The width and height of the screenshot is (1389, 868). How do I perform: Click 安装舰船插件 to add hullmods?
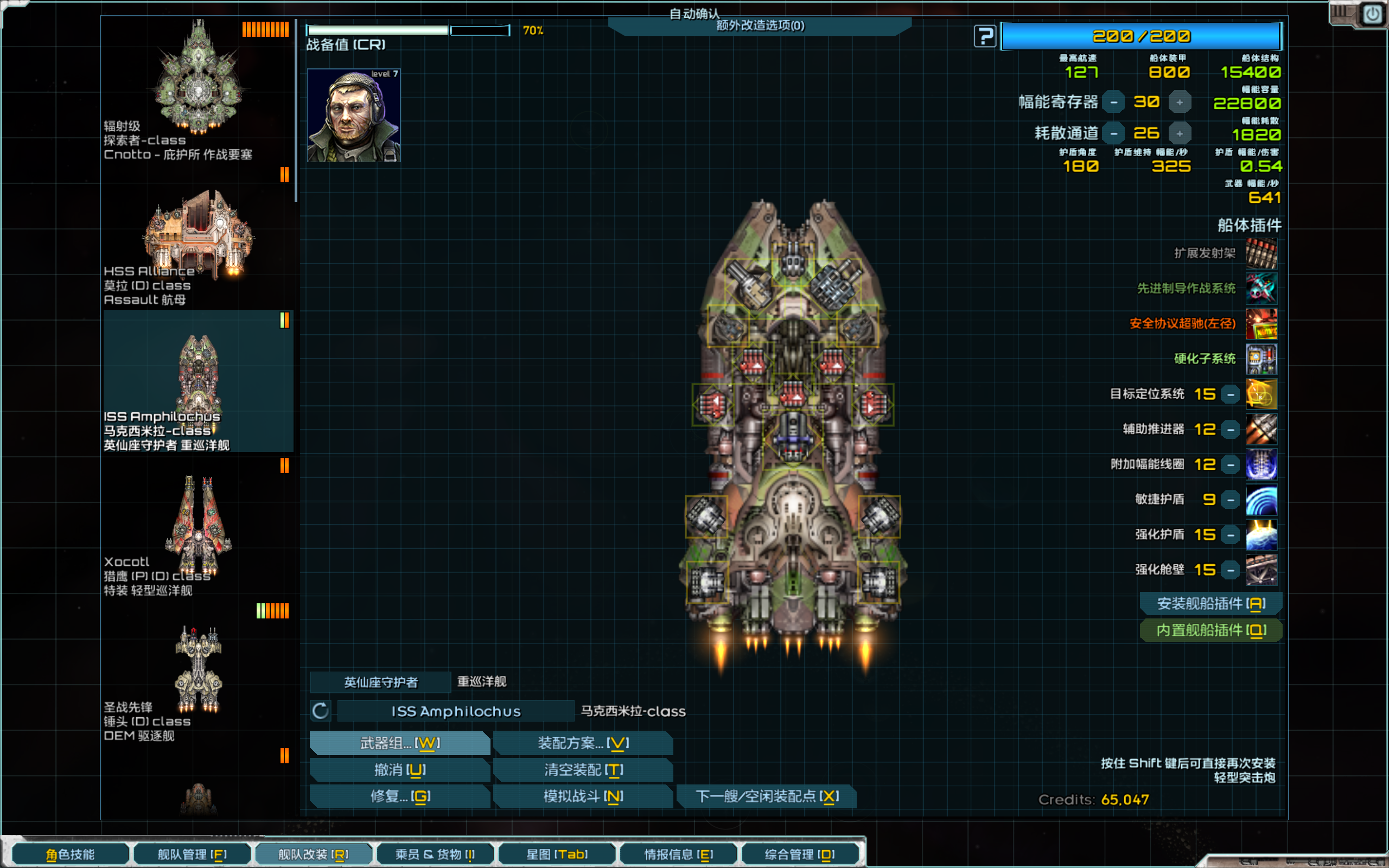[1210, 603]
